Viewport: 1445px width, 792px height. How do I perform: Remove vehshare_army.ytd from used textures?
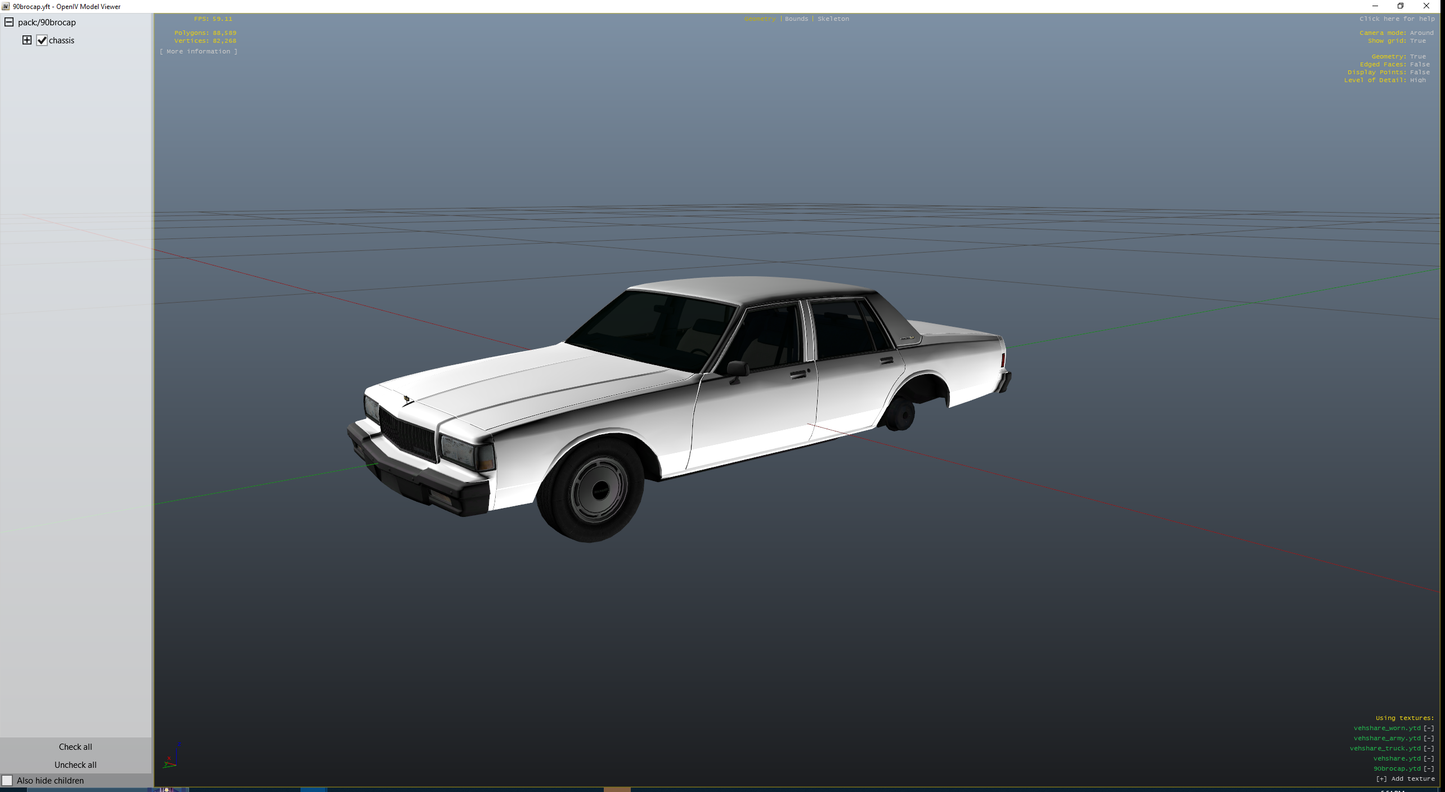(1430, 738)
